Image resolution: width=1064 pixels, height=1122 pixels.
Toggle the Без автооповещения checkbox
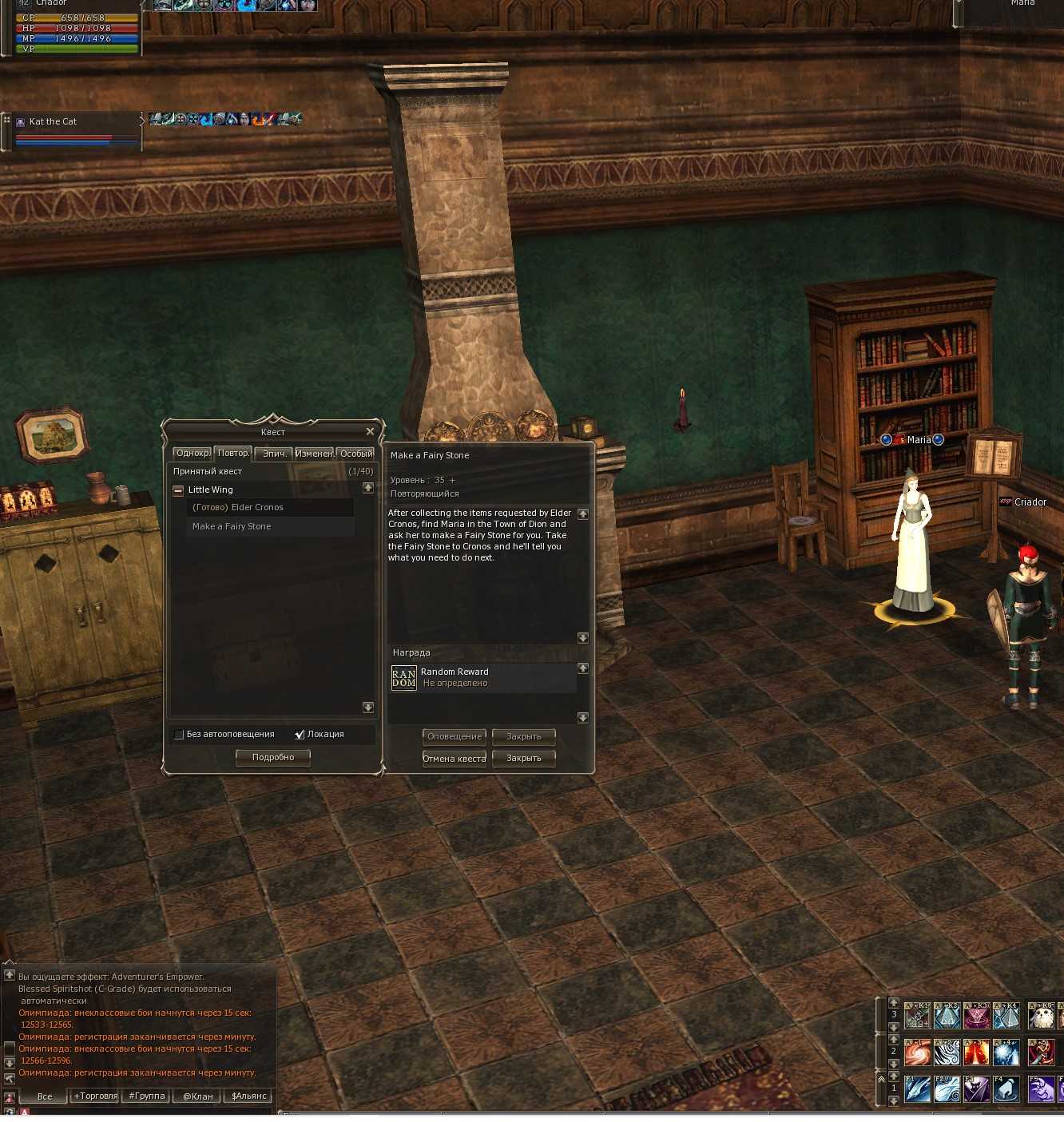tap(179, 735)
